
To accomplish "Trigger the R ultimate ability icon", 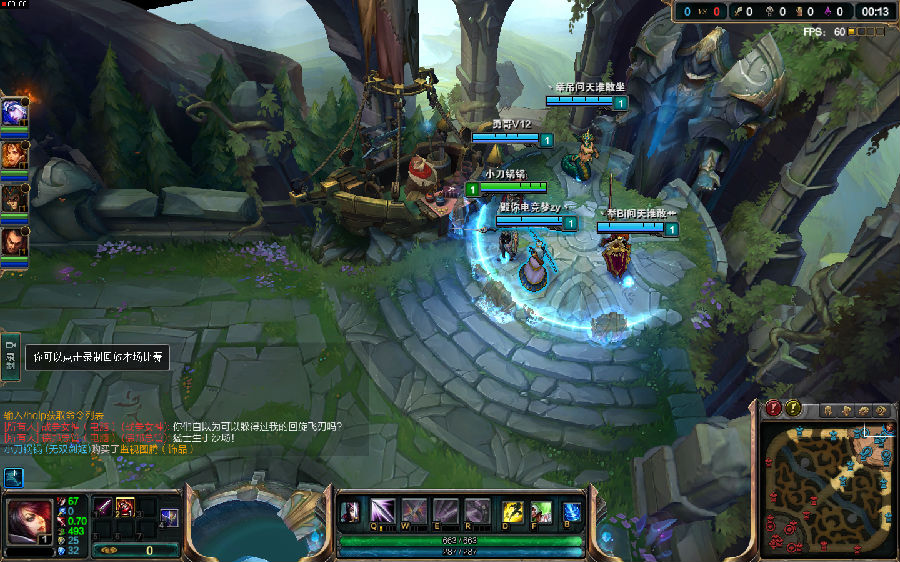I will click(x=478, y=512).
